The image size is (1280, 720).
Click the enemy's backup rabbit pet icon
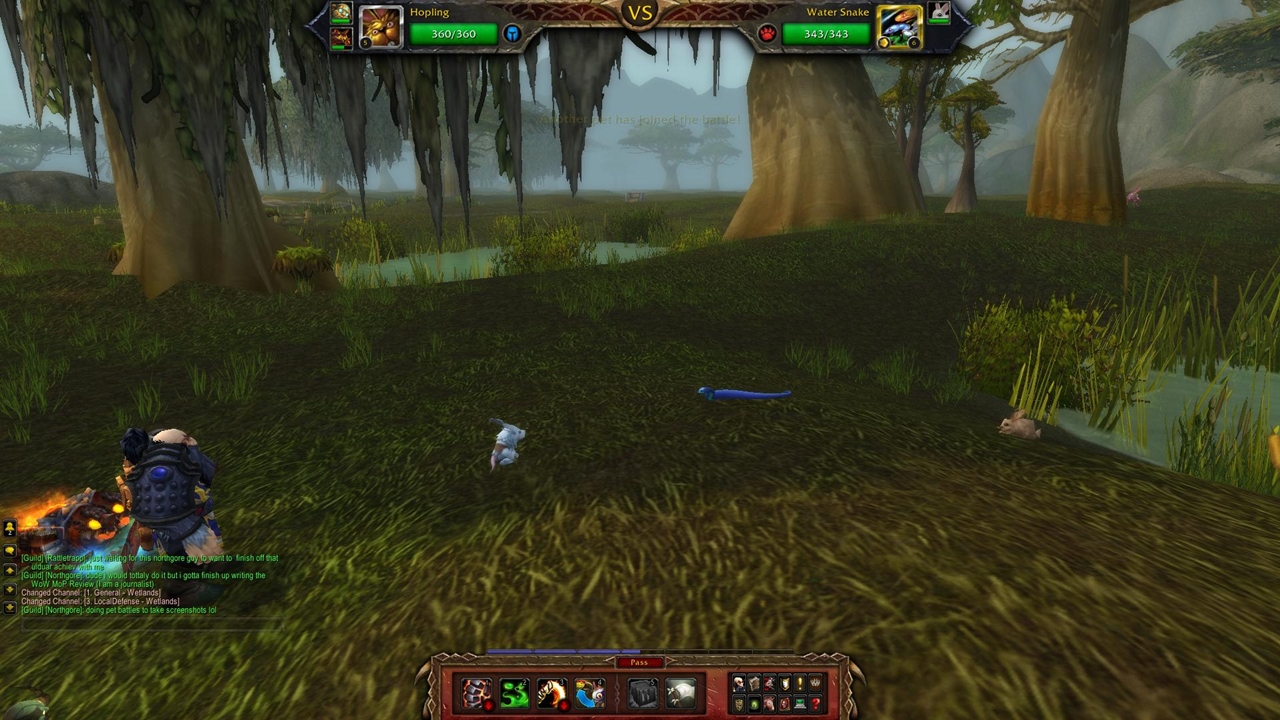[938, 12]
